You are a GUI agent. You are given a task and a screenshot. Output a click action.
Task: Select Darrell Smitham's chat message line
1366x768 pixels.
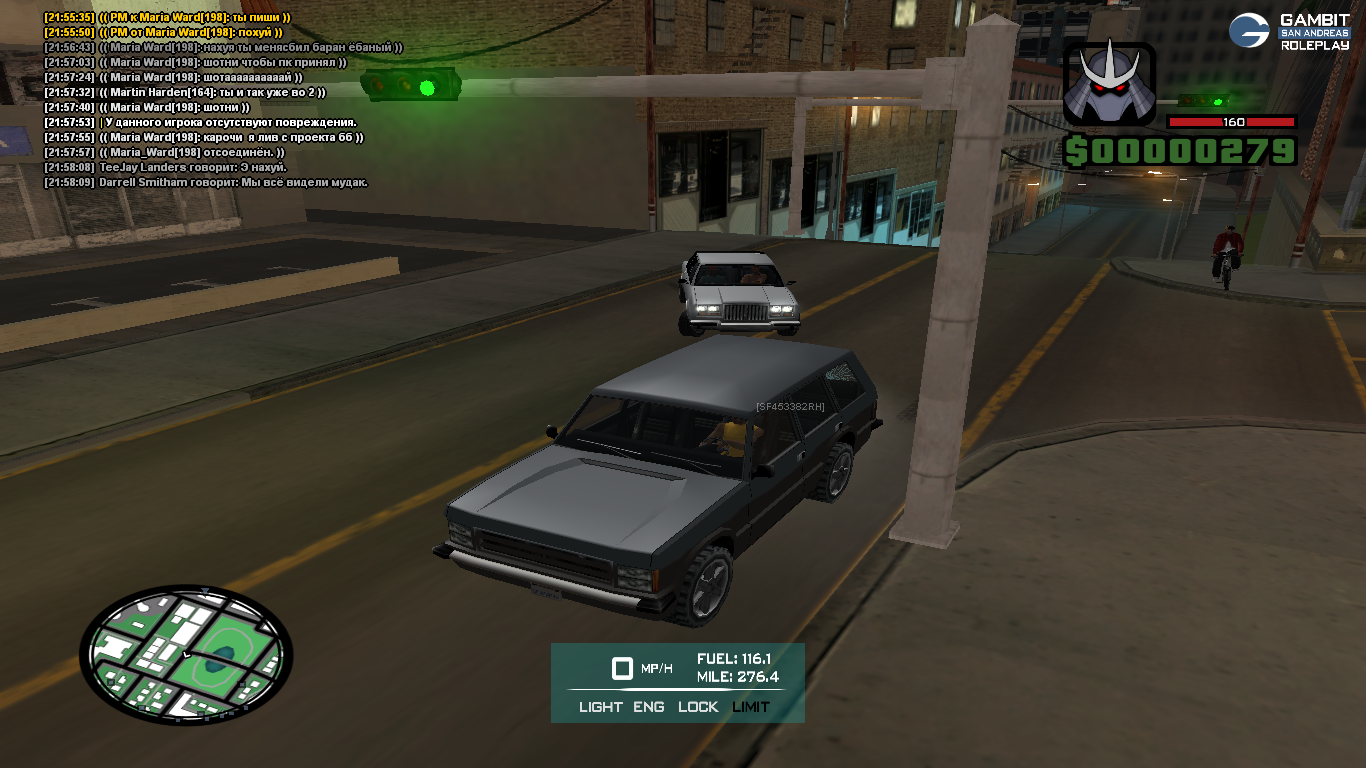tap(206, 183)
